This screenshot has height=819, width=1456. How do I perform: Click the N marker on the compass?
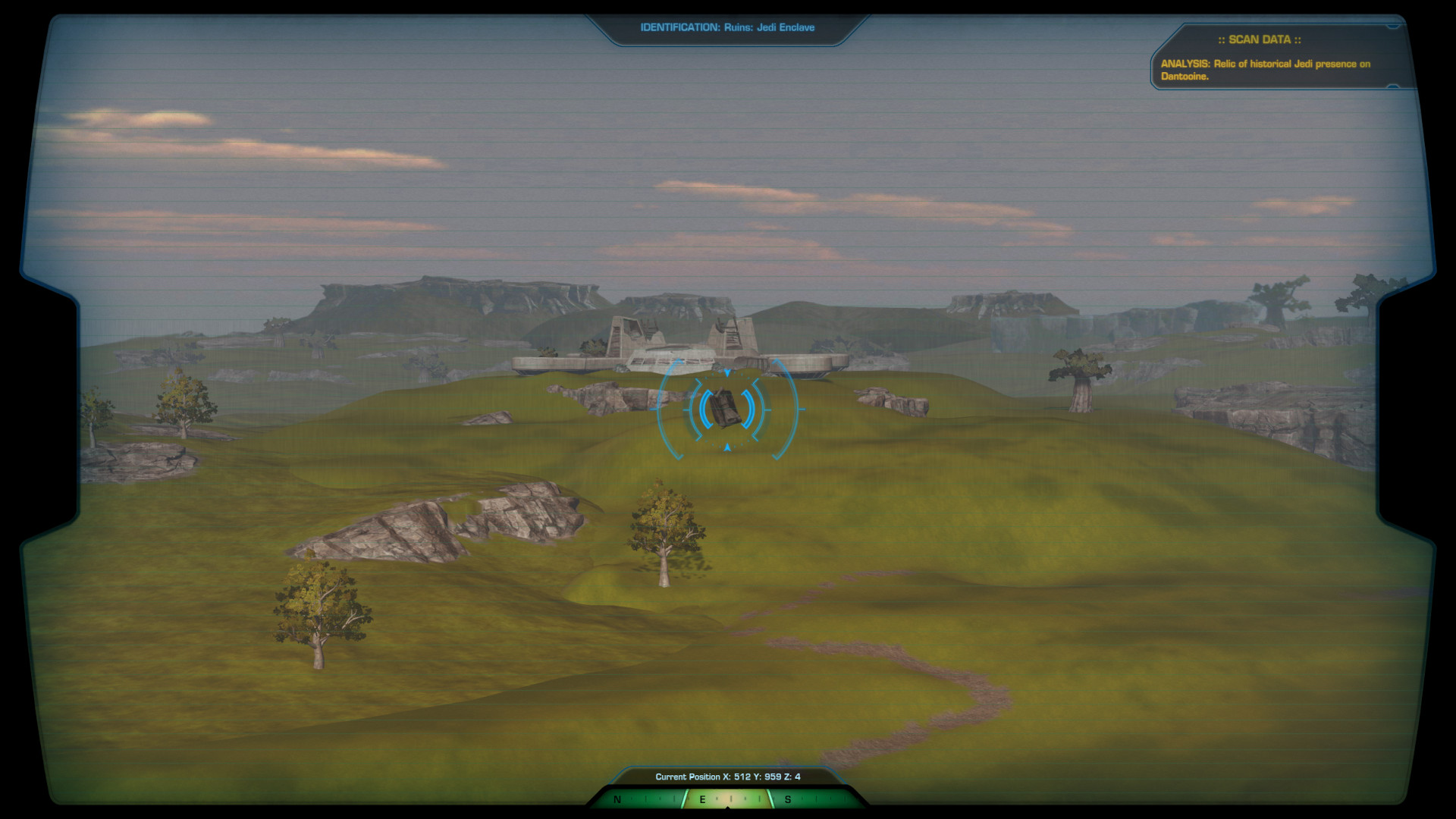pyautogui.click(x=618, y=799)
